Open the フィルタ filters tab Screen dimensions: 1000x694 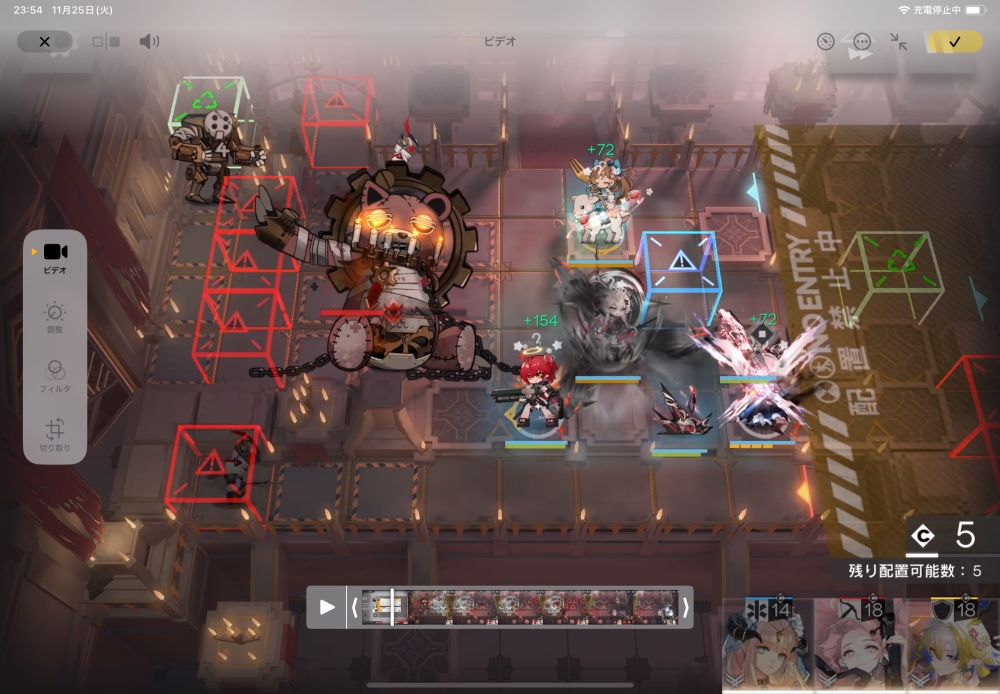[x=55, y=376]
